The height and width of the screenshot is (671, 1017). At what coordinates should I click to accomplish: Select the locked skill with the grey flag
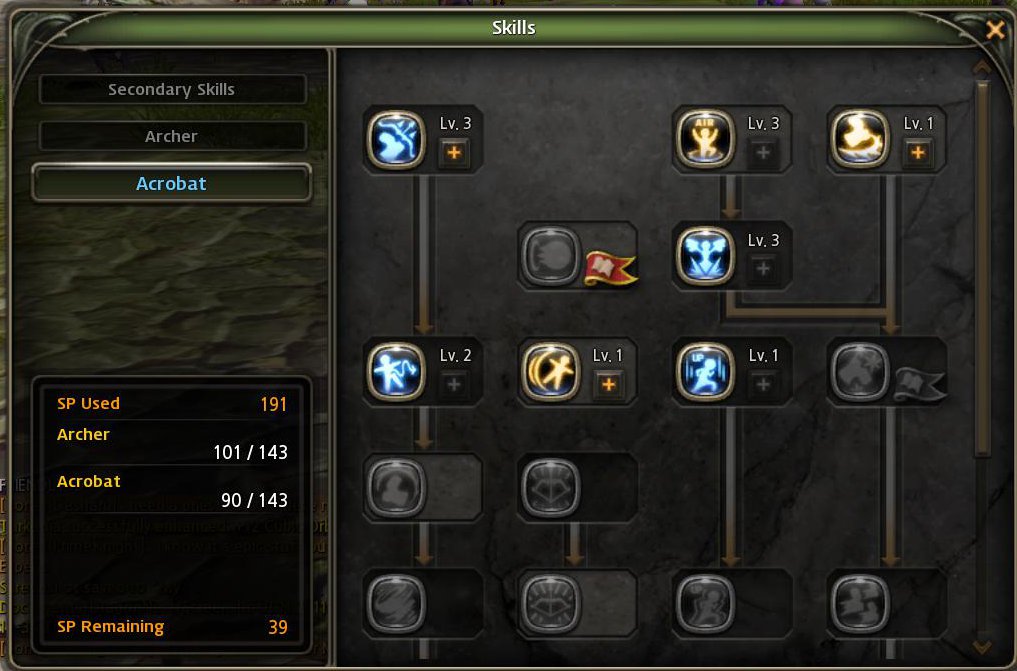coord(860,371)
